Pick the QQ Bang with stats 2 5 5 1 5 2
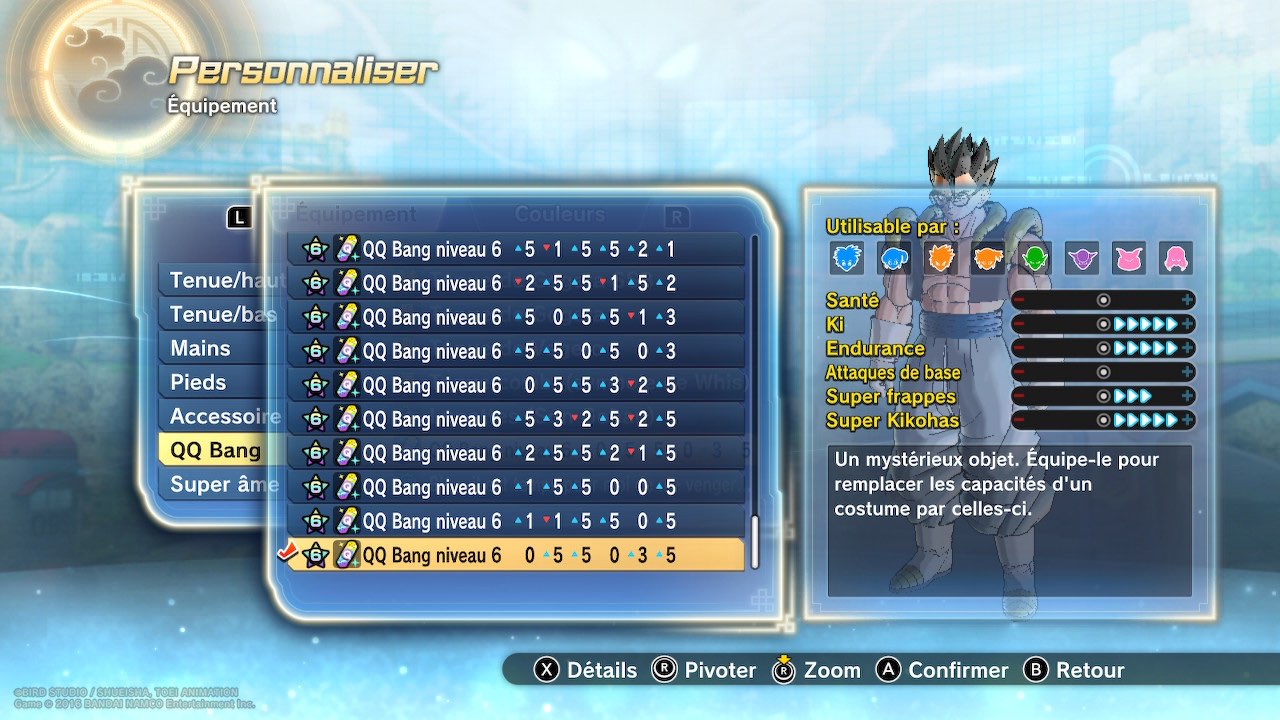Screen dimensions: 1280x720 coord(515,283)
